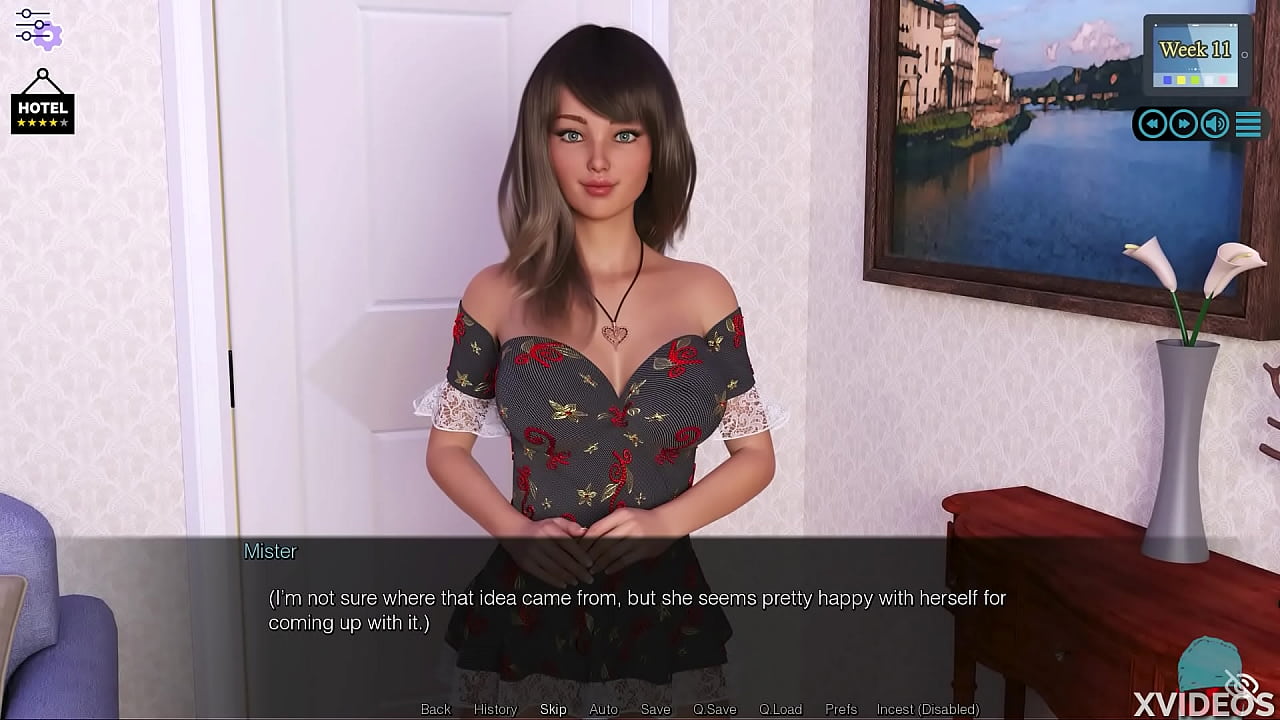Mute audio using the speaker button

1214,124
